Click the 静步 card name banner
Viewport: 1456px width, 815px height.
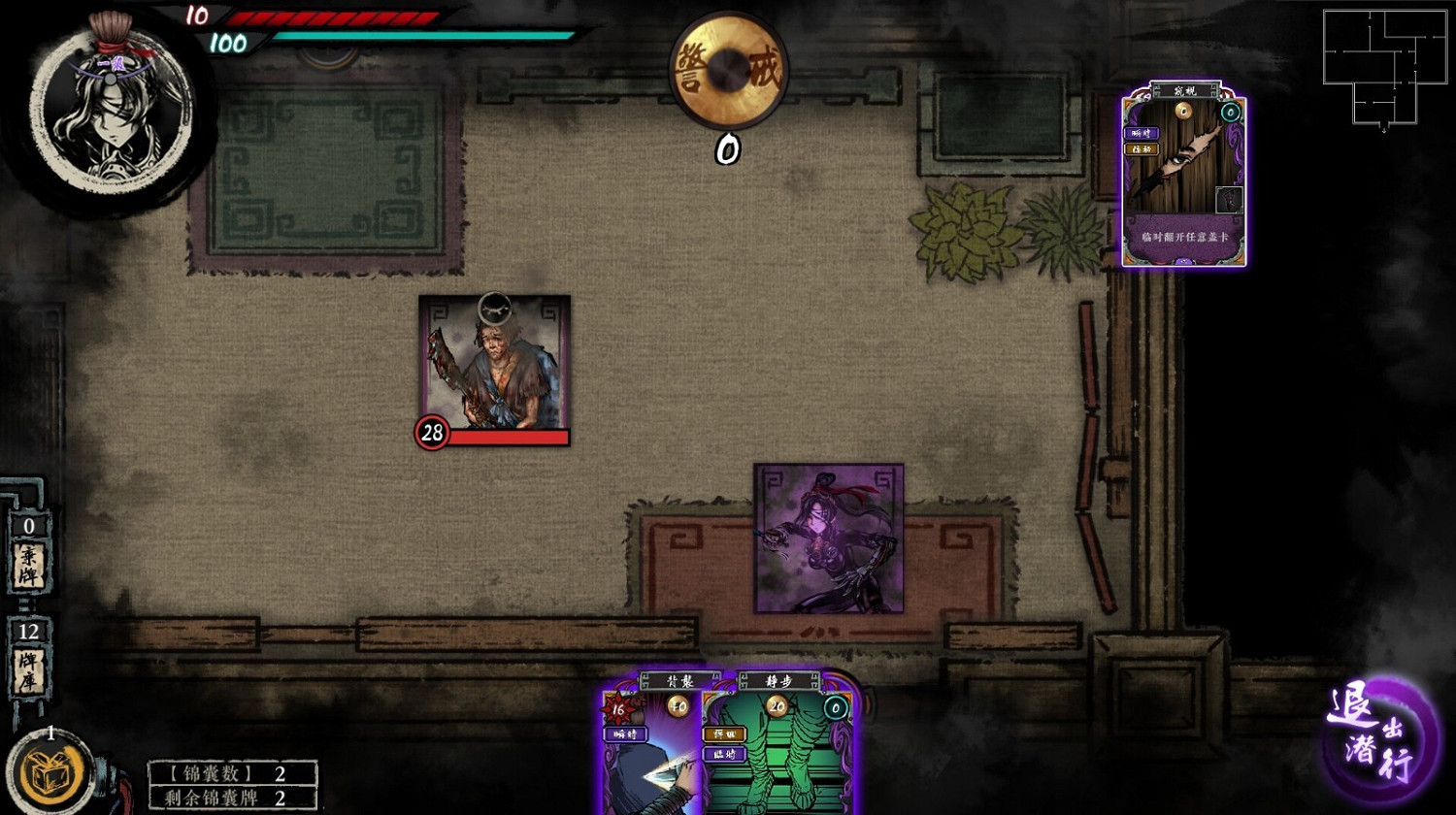(779, 680)
